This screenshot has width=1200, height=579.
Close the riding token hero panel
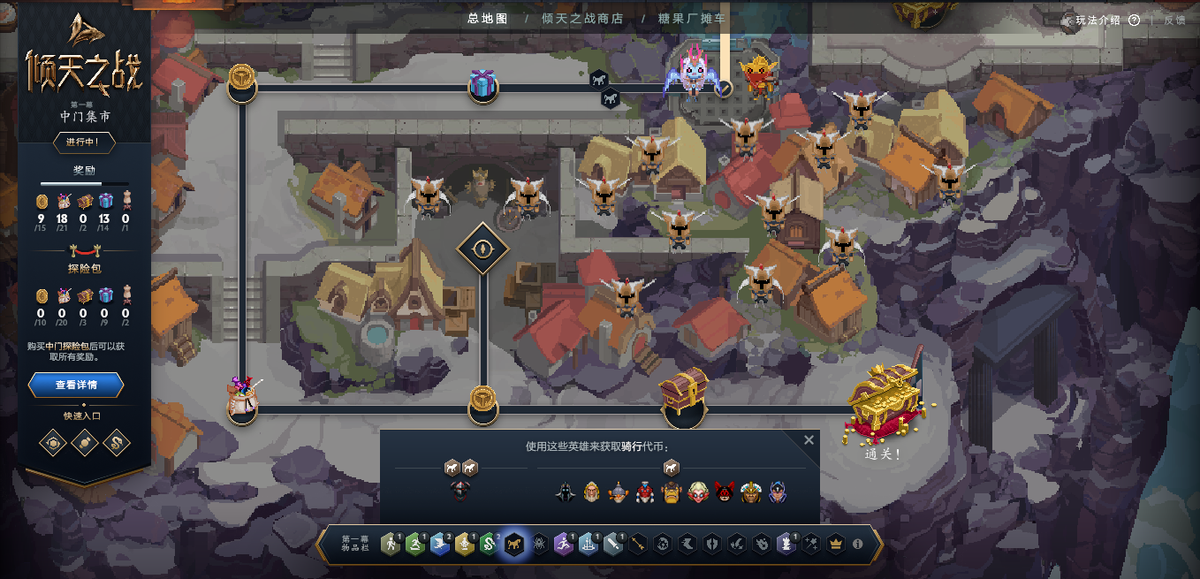point(809,440)
